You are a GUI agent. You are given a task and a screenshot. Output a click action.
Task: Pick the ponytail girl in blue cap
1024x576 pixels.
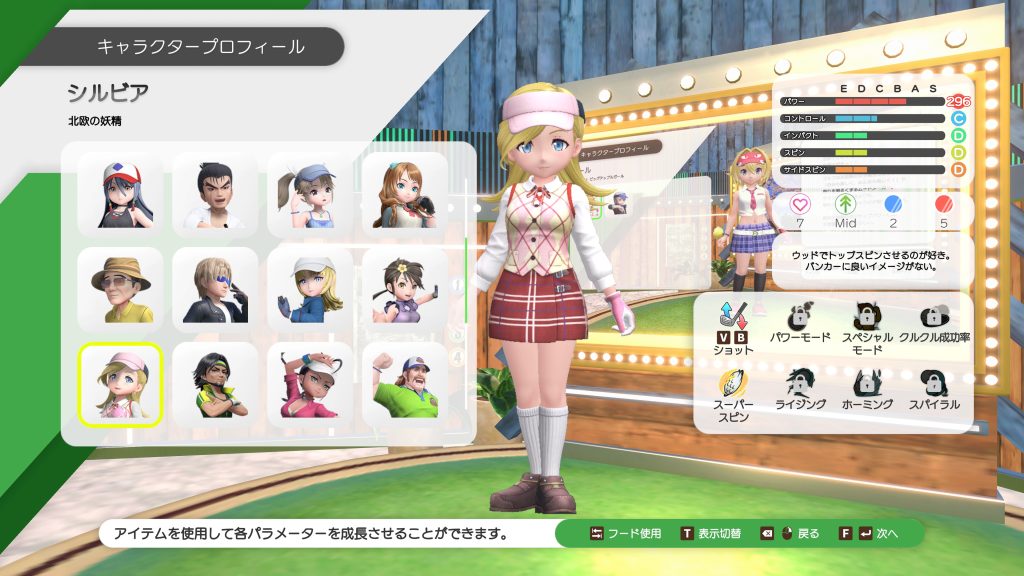310,192
